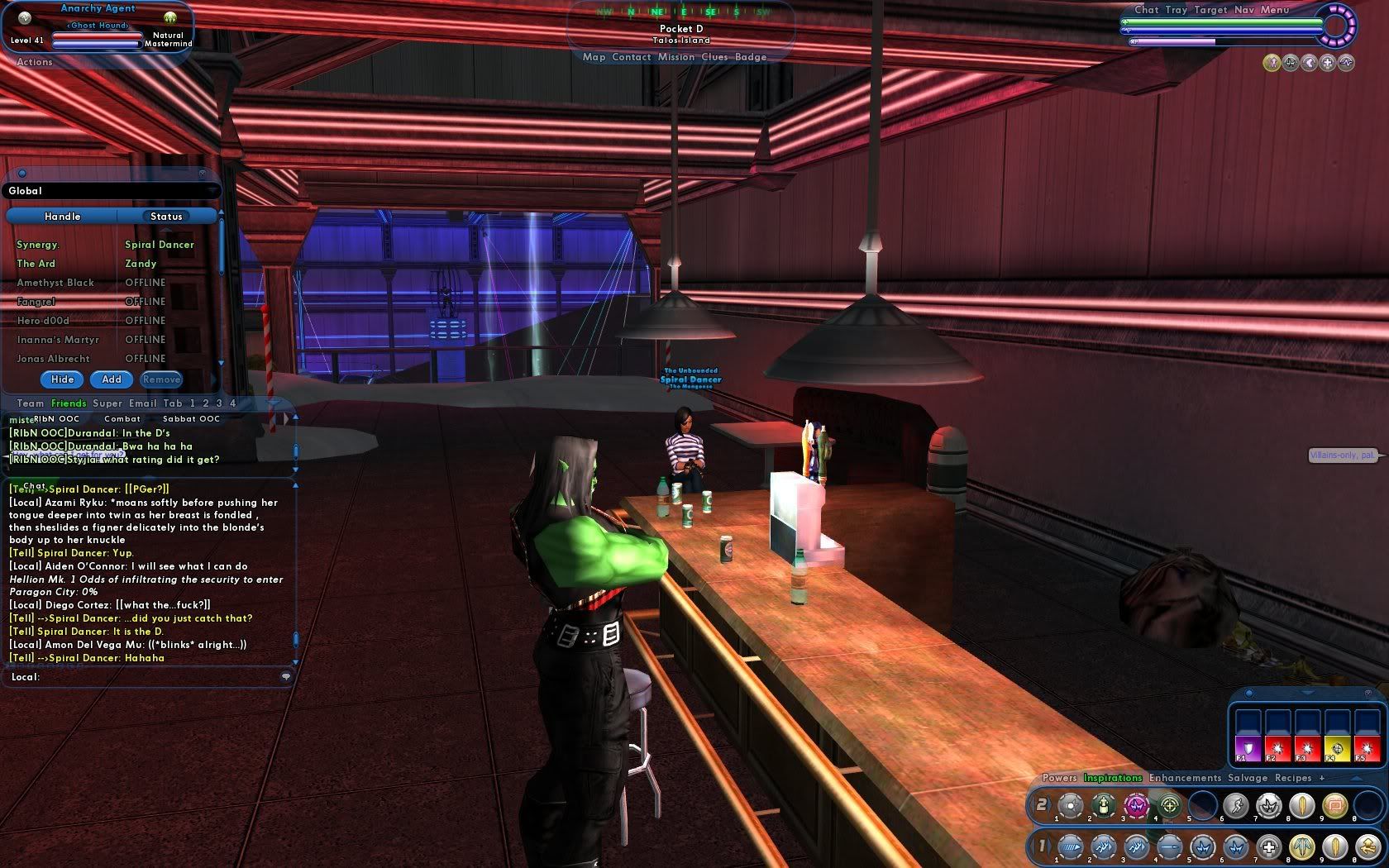Use the yellow crosshair inspiration
1389x868 pixels.
[x=1337, y=748]
